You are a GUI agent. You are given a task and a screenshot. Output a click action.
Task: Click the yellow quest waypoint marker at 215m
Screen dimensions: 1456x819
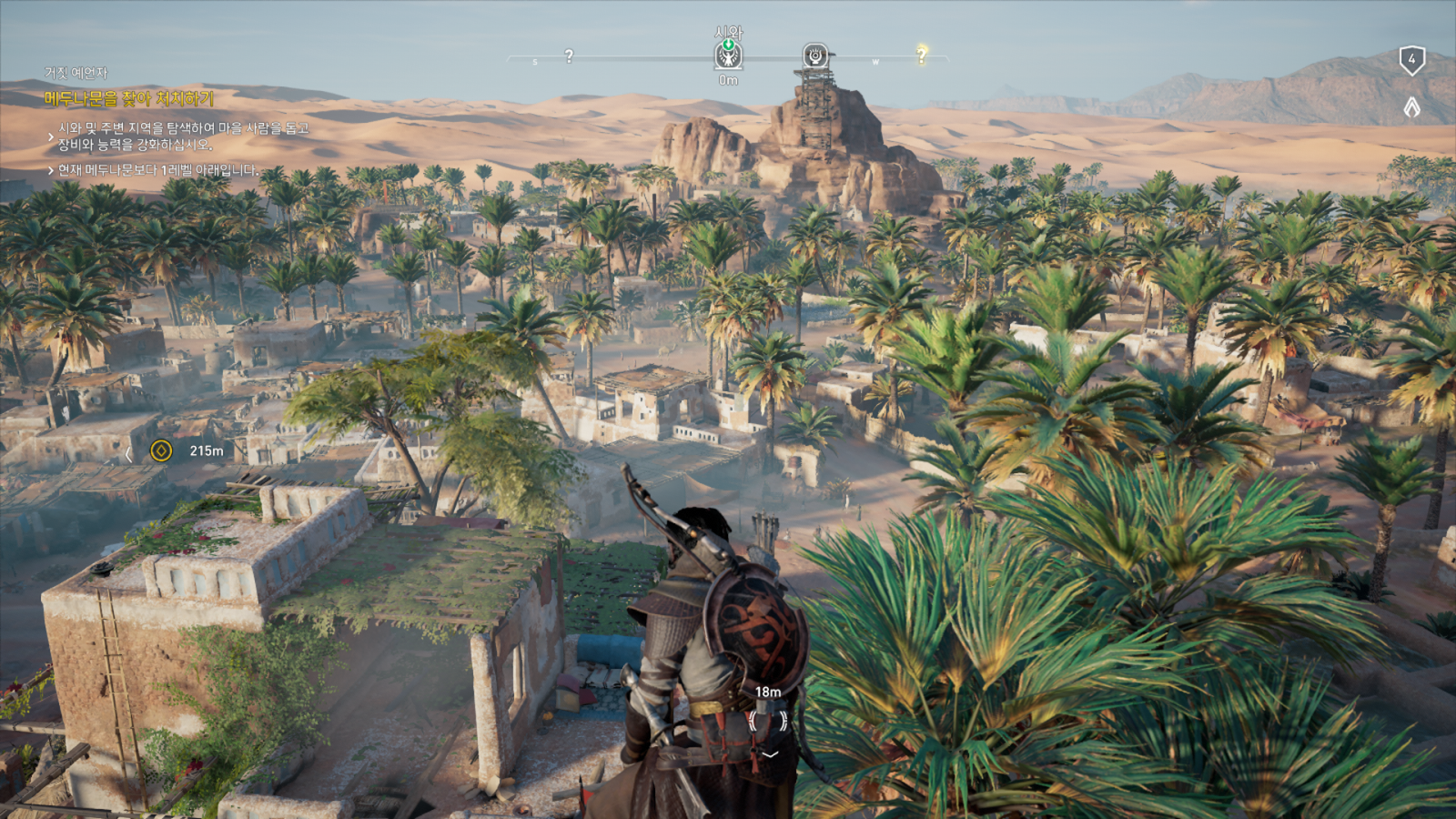tap(161, 450)
